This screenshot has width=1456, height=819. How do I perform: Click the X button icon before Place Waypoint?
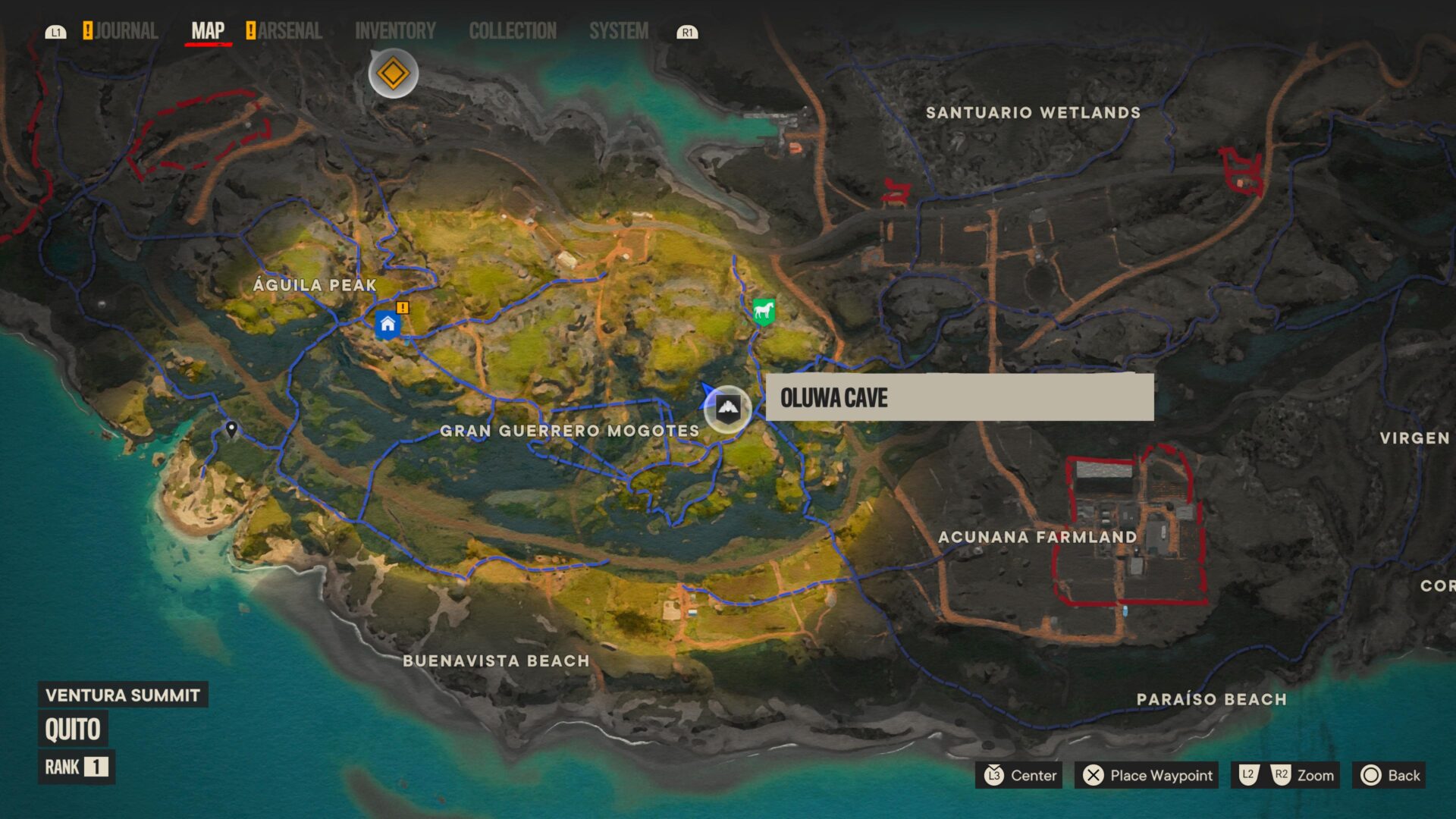[1092, 776]
